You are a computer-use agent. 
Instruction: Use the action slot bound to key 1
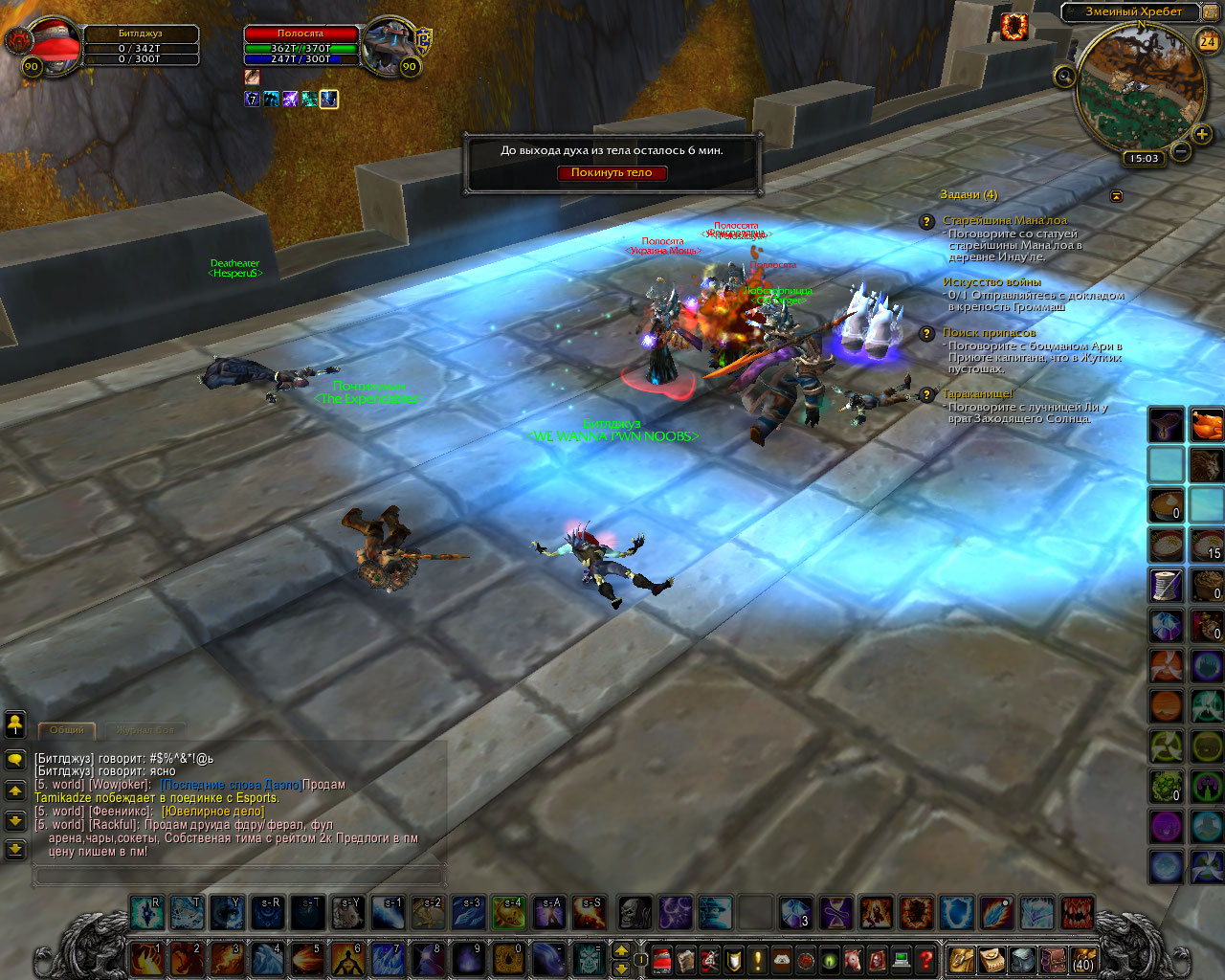click(145, 959)
